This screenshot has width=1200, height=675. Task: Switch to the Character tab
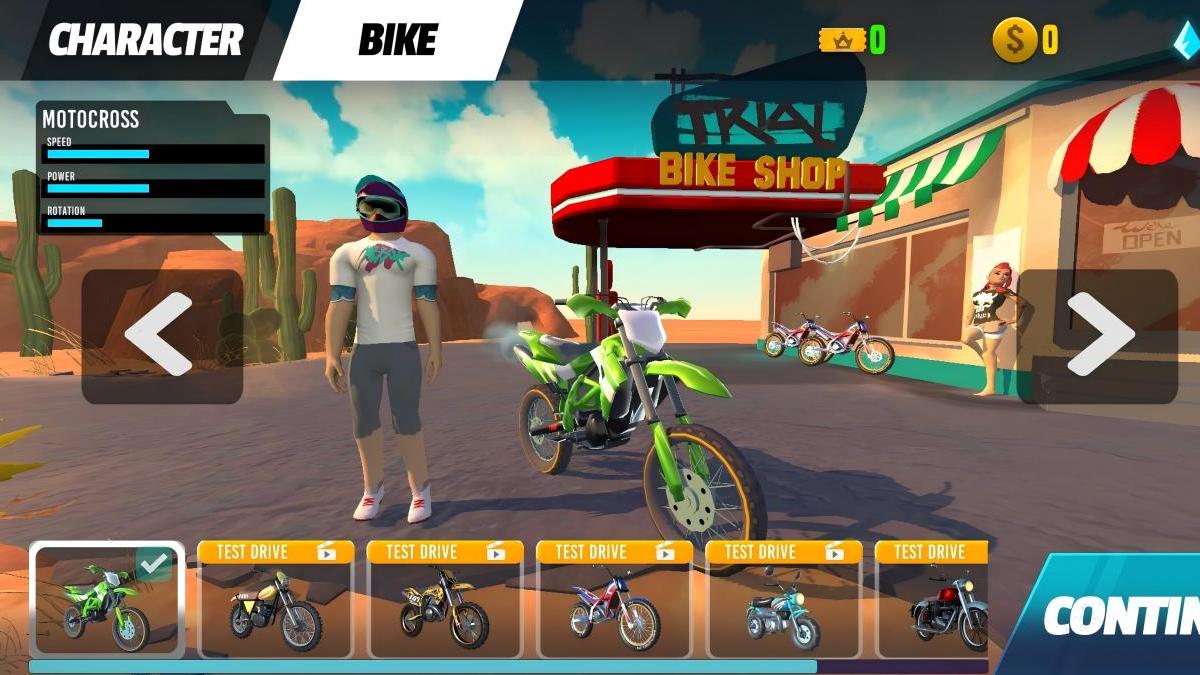(x=145, y=40)
